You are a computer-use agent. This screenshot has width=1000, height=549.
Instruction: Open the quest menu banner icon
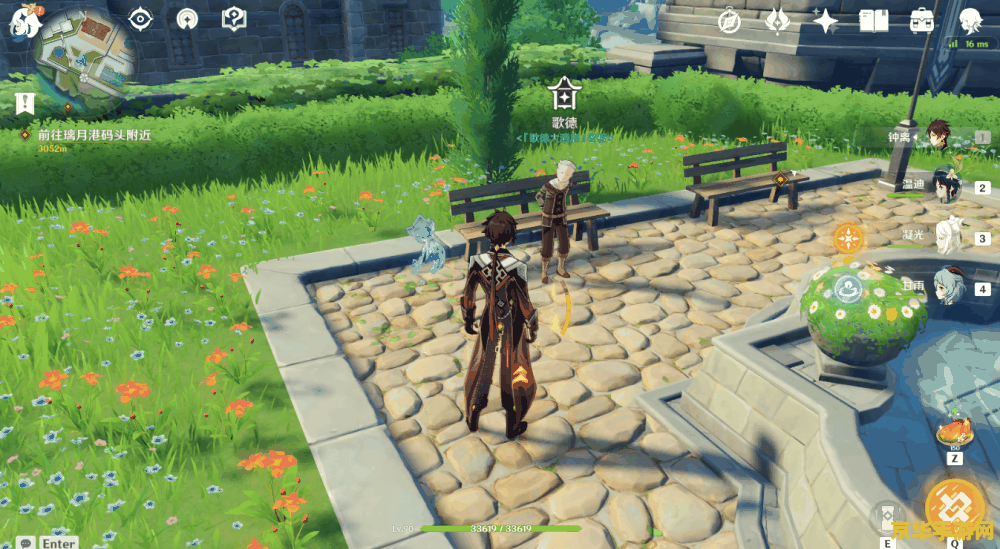[25, 102]
